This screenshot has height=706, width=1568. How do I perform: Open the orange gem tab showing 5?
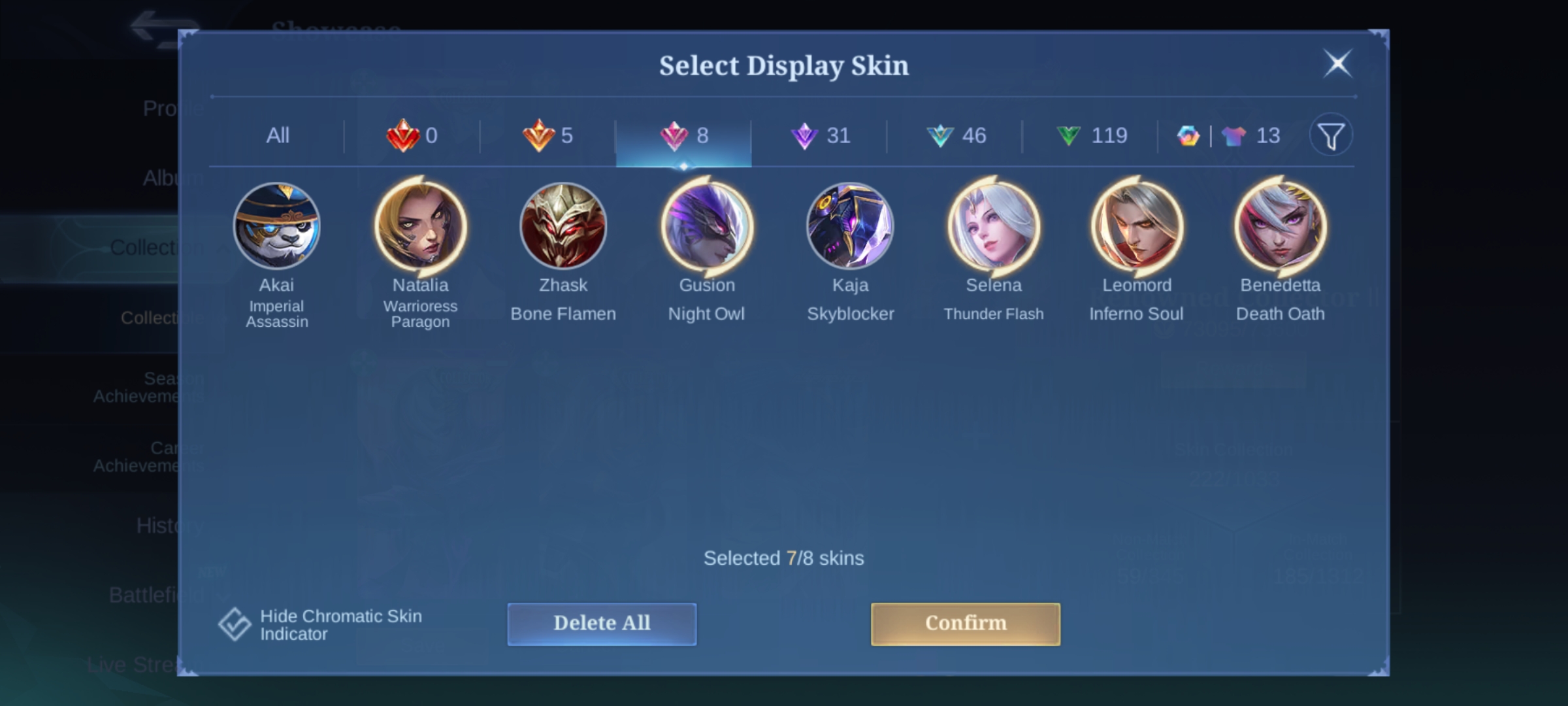point(548,136)
